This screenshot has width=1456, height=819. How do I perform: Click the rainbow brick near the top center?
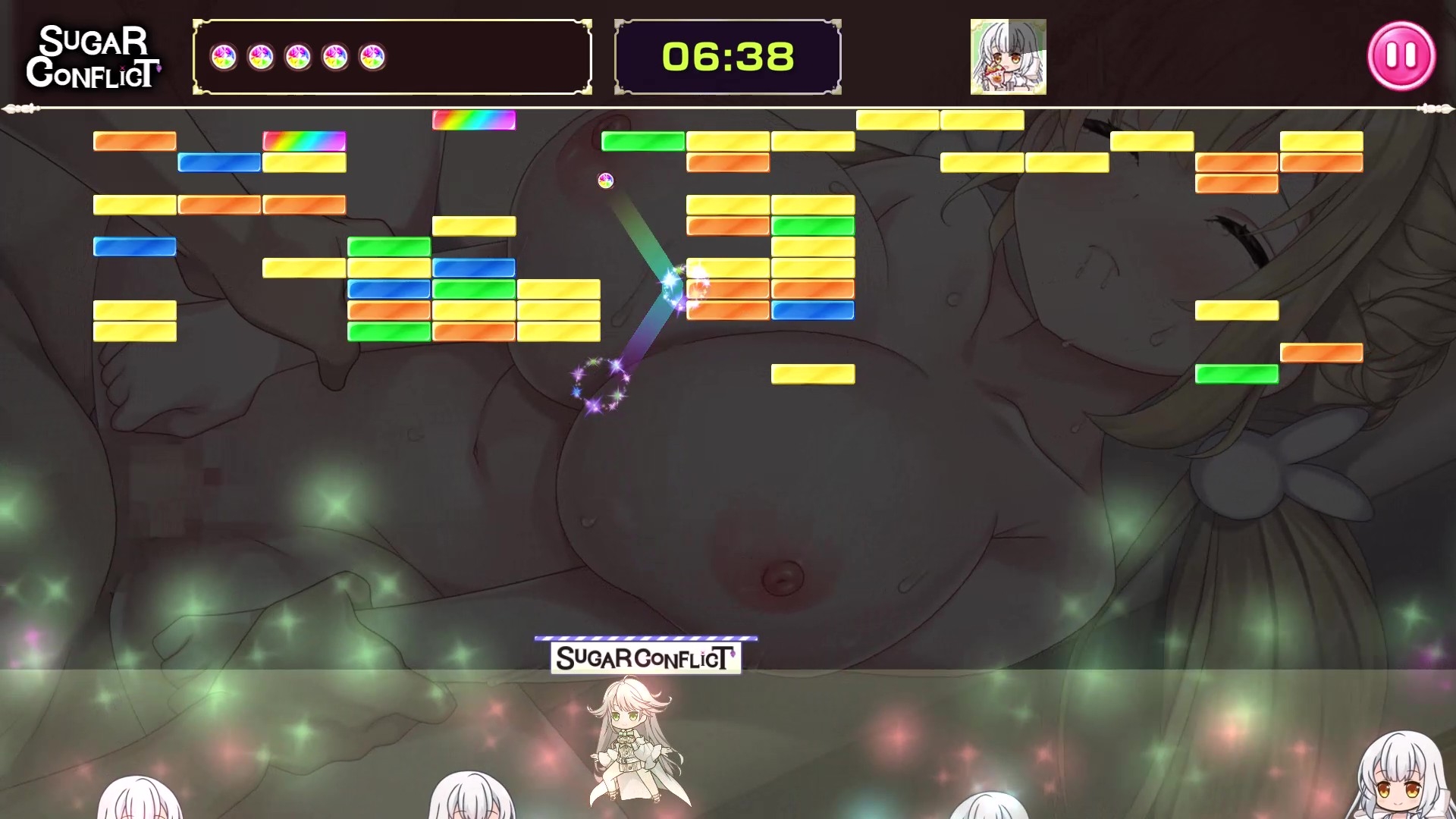473,121
